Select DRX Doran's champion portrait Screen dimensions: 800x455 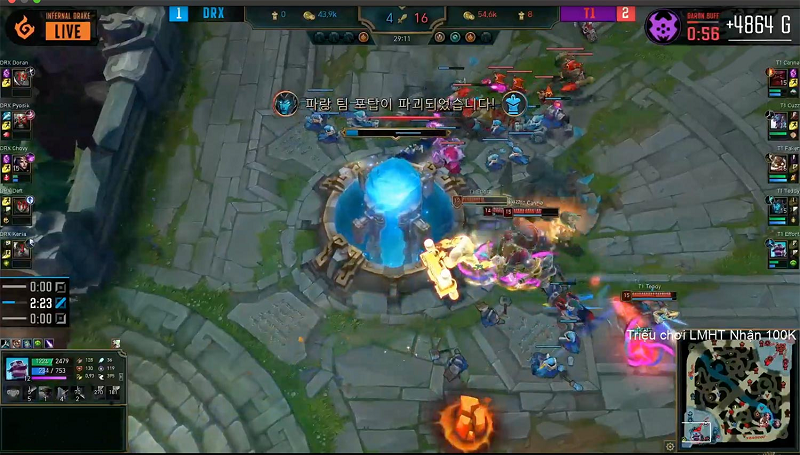(21, 79)
